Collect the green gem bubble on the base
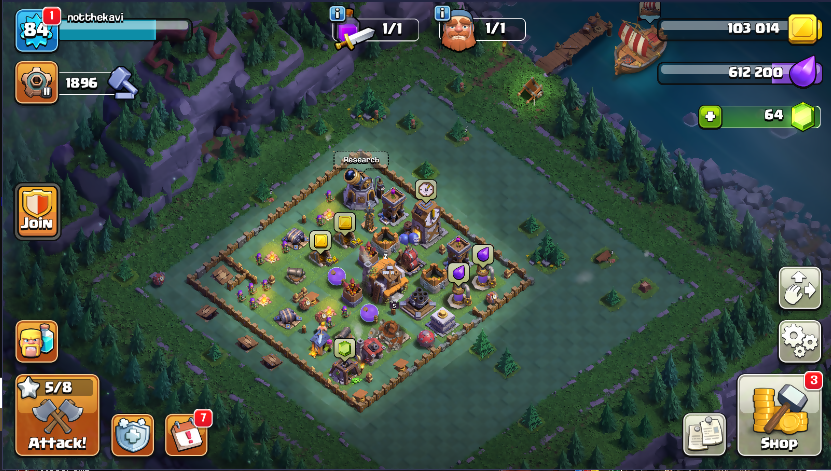The width and height of the screenshot is (831, 471). (346, 348)
